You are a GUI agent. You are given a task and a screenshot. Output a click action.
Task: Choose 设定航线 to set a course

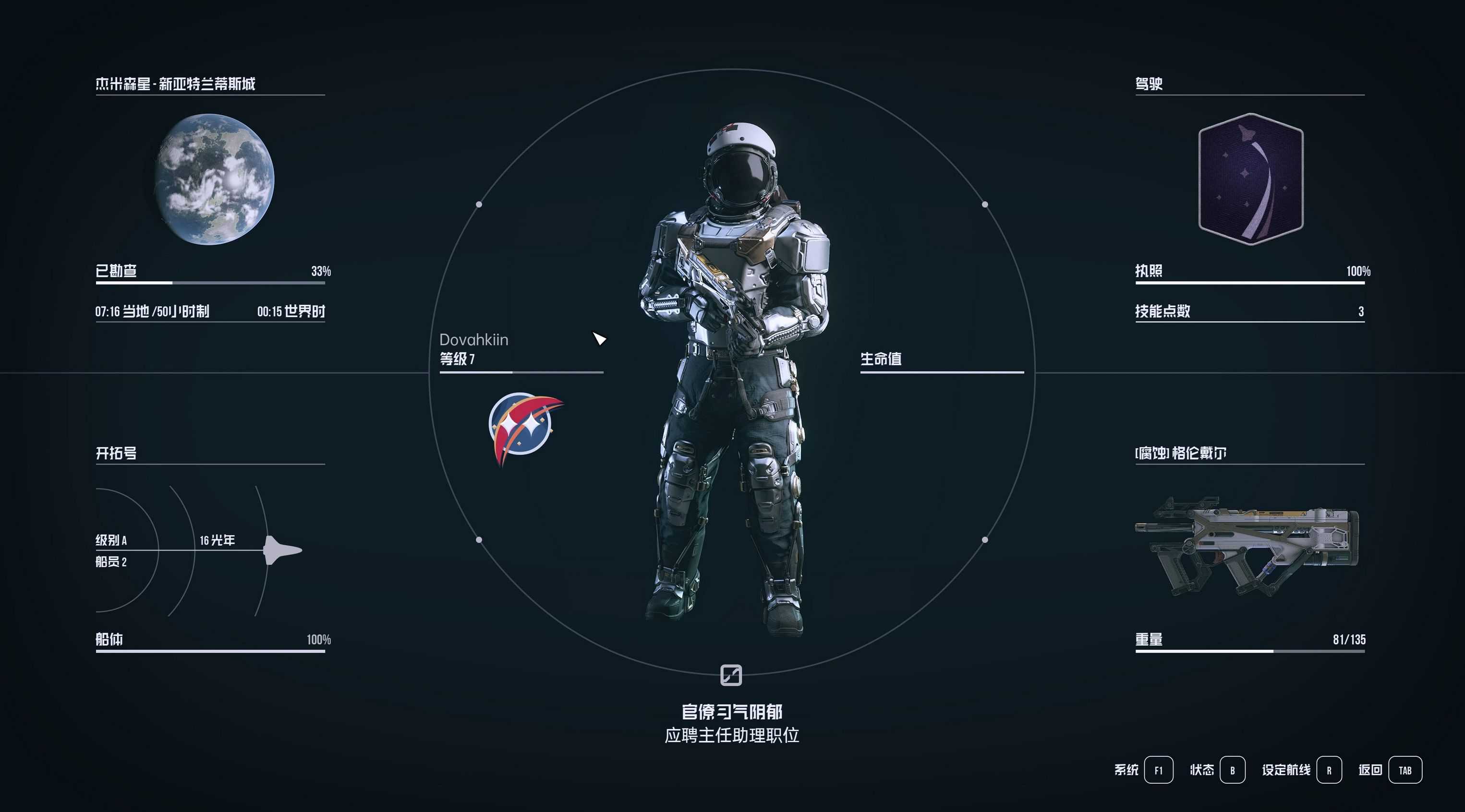[x=1329, y=770]
